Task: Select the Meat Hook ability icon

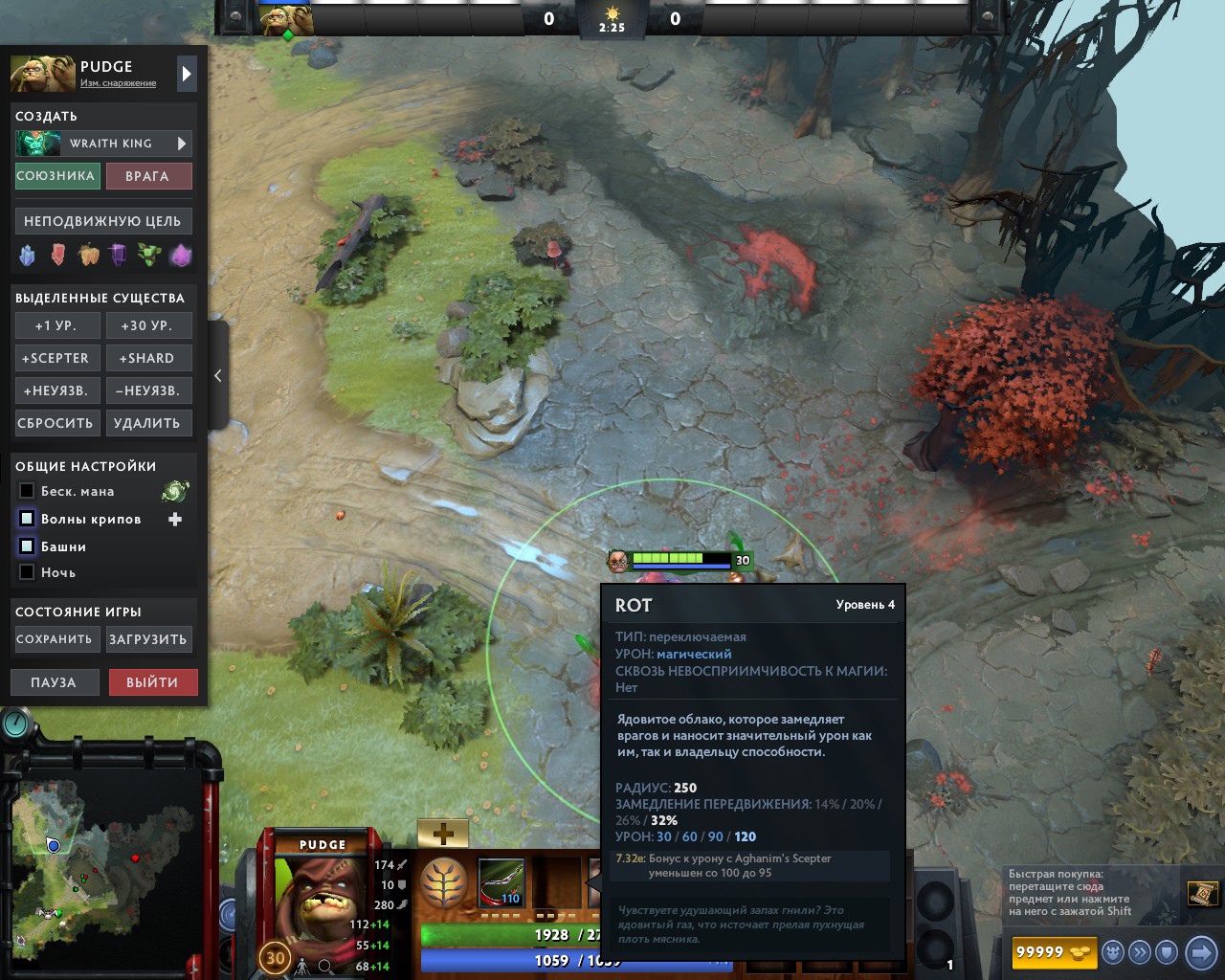Action: (x=501, y=880)
